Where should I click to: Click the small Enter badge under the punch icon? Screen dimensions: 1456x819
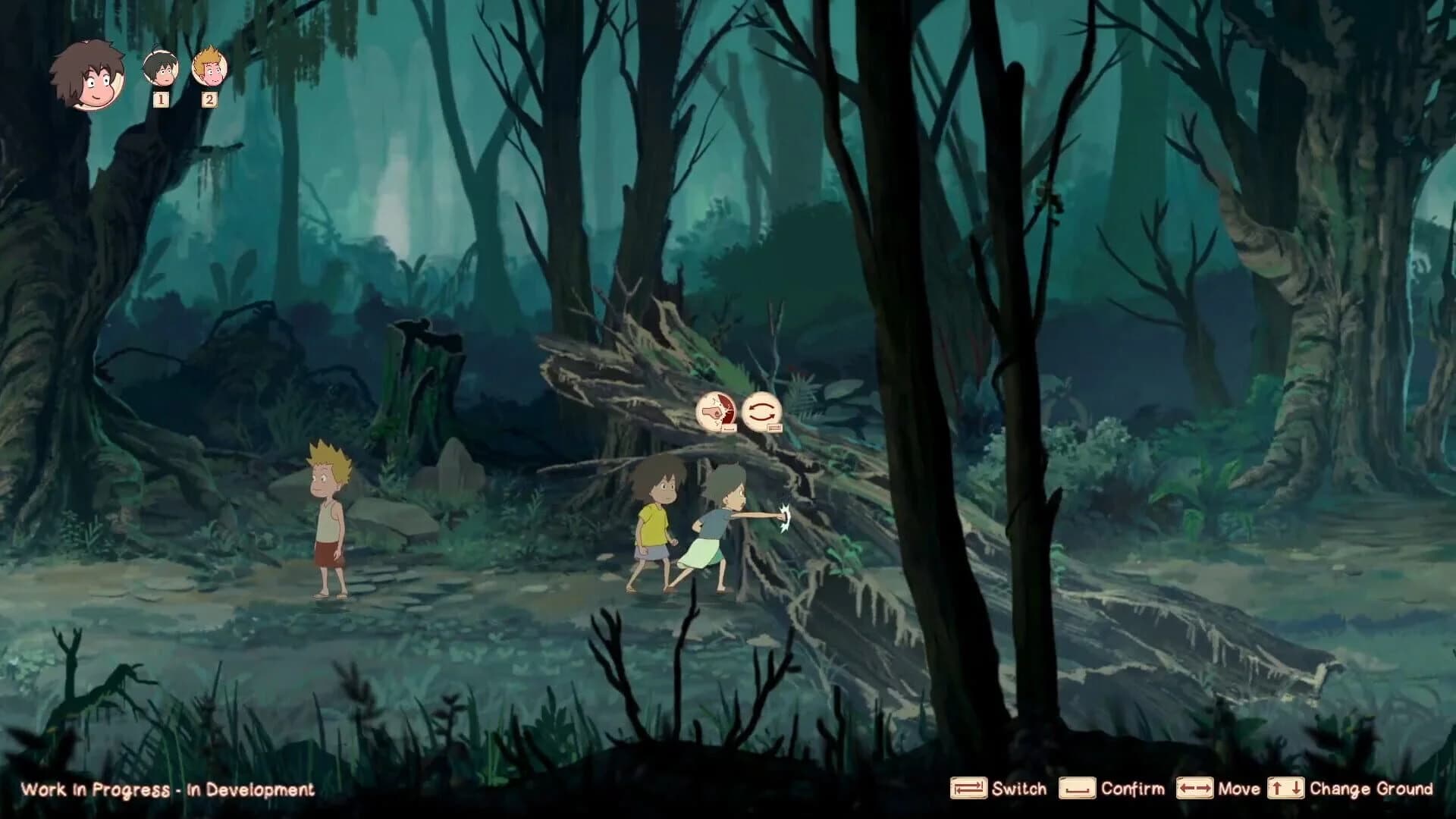tap(729, 428)
